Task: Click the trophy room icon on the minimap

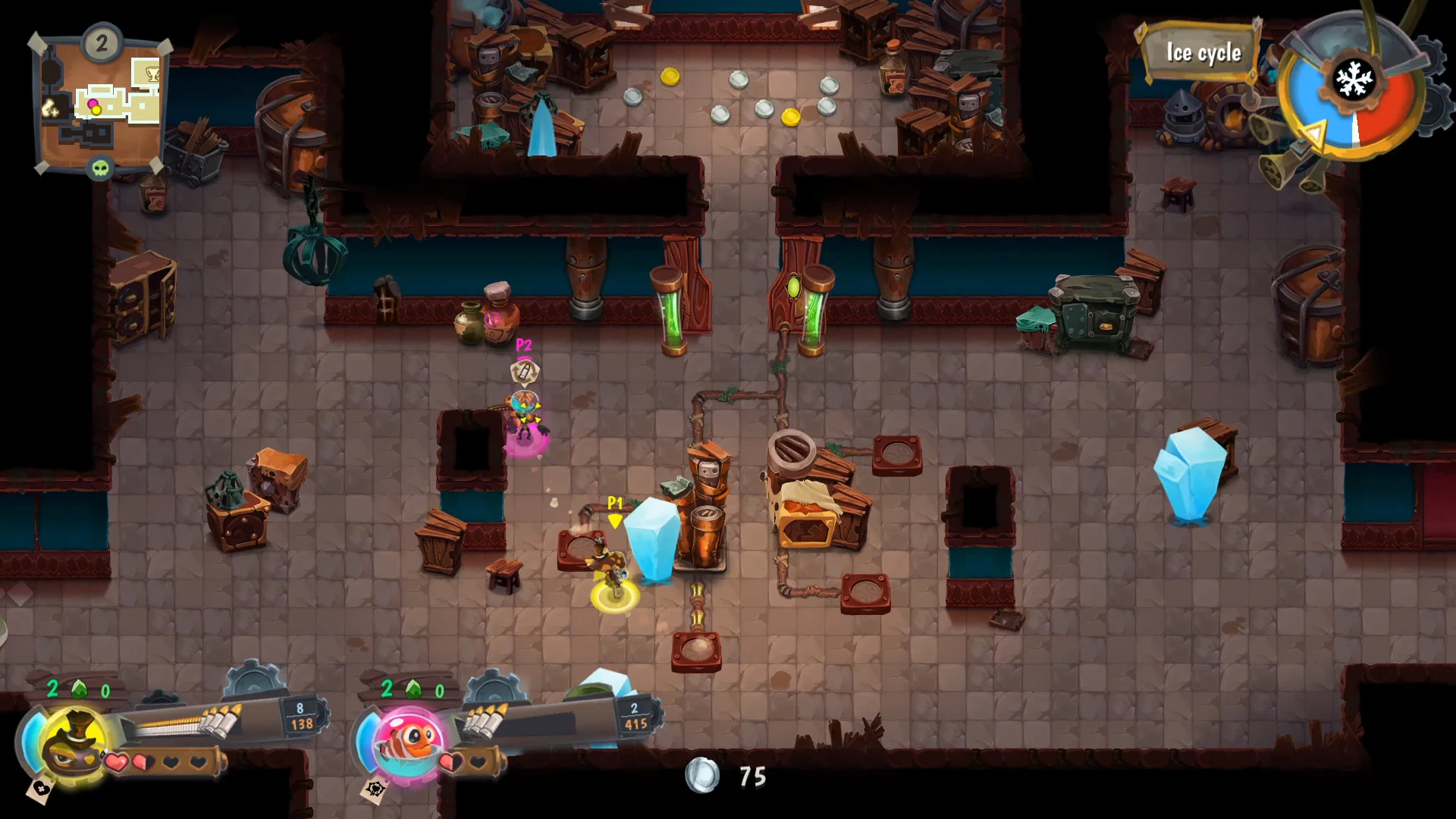Action: (152, 73)
